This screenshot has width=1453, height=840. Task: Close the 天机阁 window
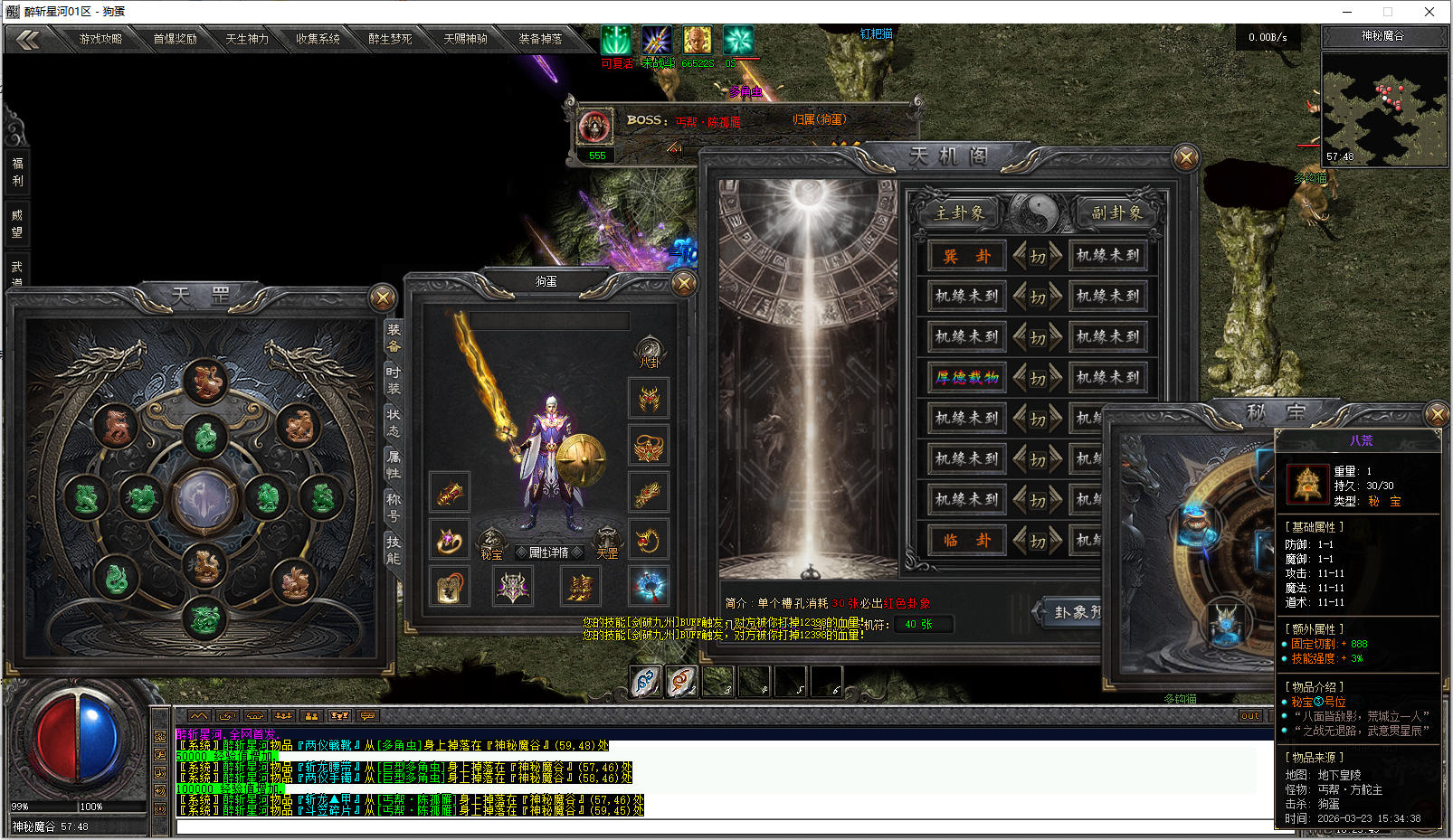click(x=1185, y=158)
